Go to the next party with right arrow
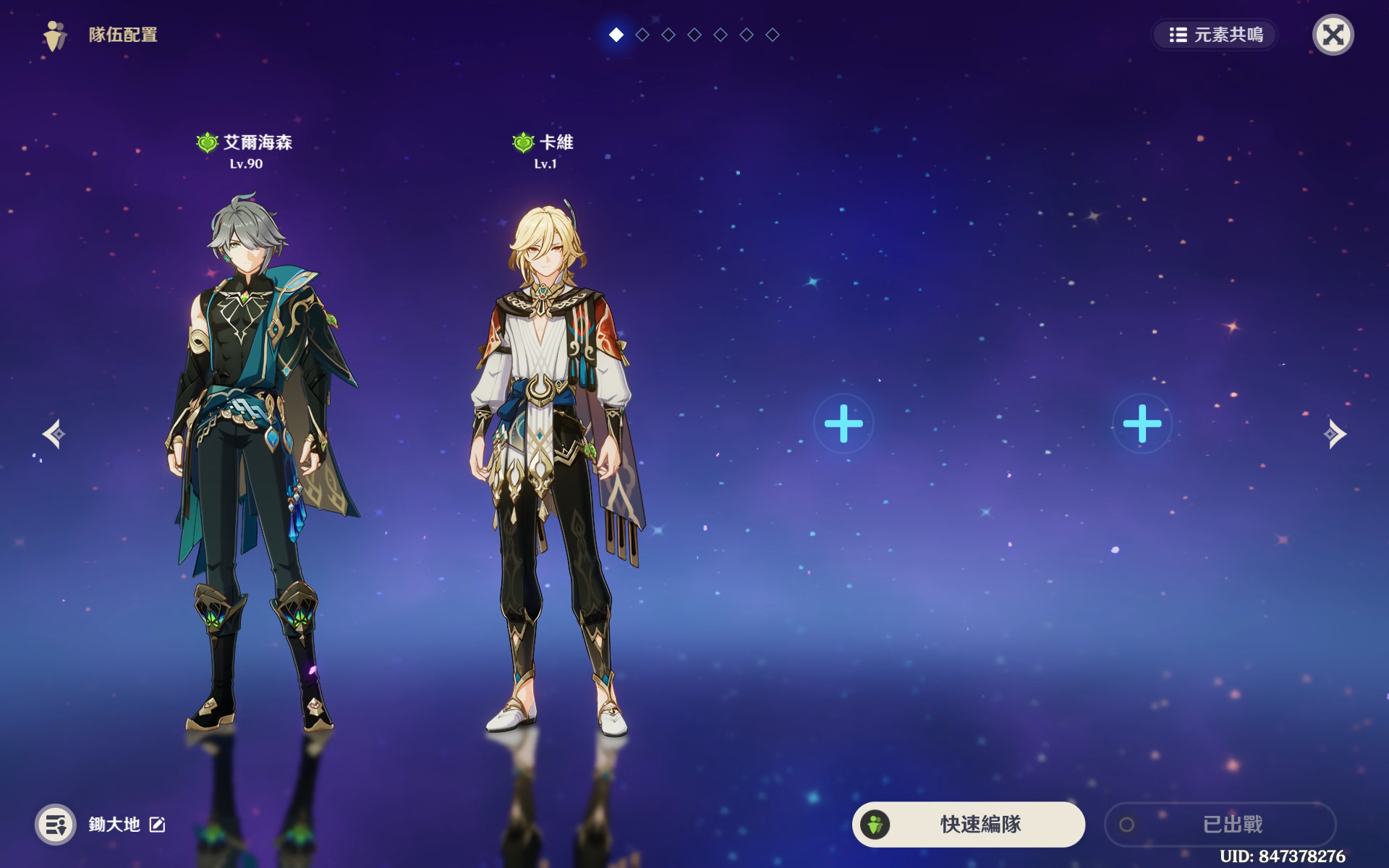 [x=1335, y=434]
